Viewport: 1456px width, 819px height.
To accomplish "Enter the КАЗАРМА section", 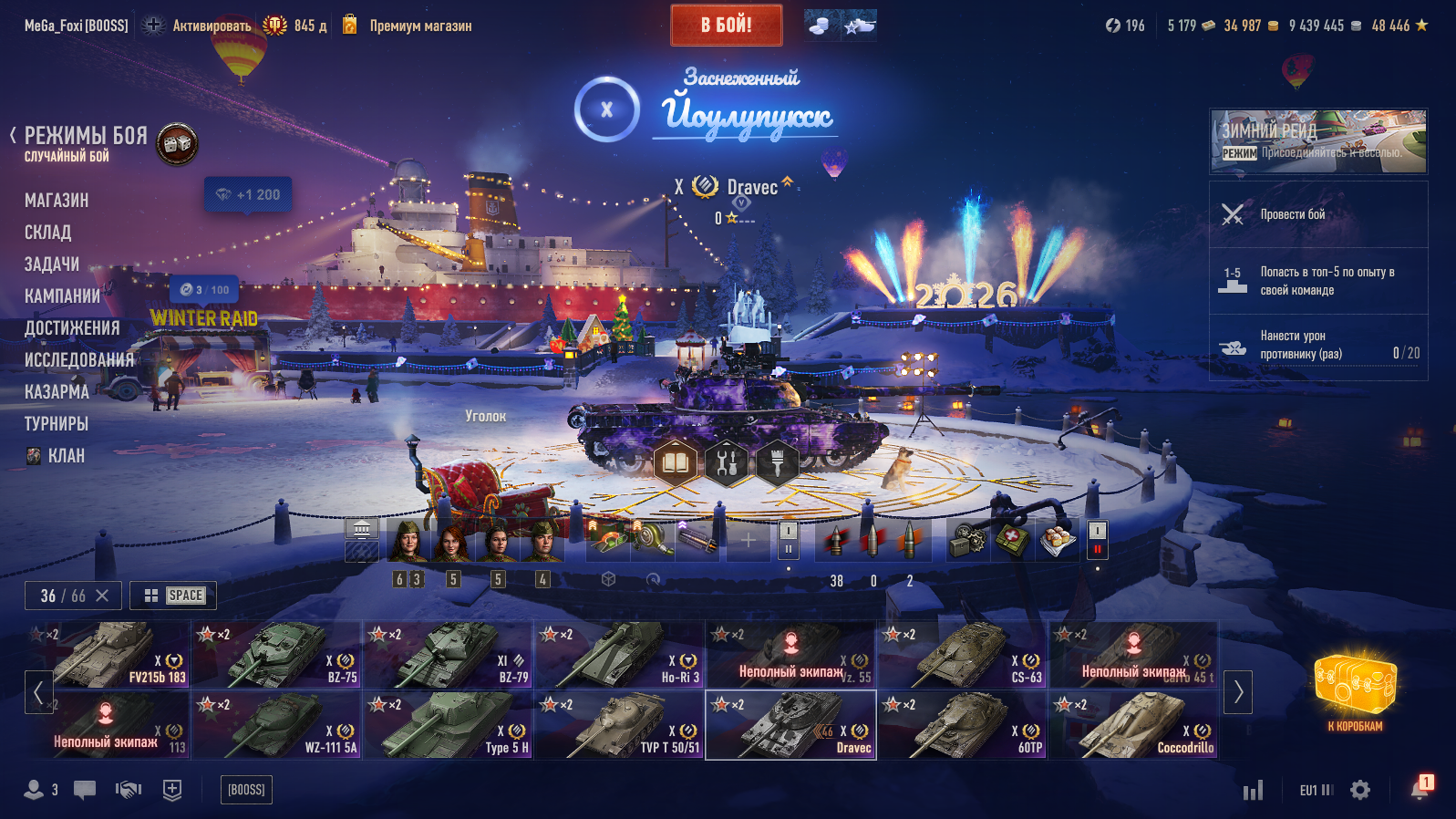I will pos(57,392).
